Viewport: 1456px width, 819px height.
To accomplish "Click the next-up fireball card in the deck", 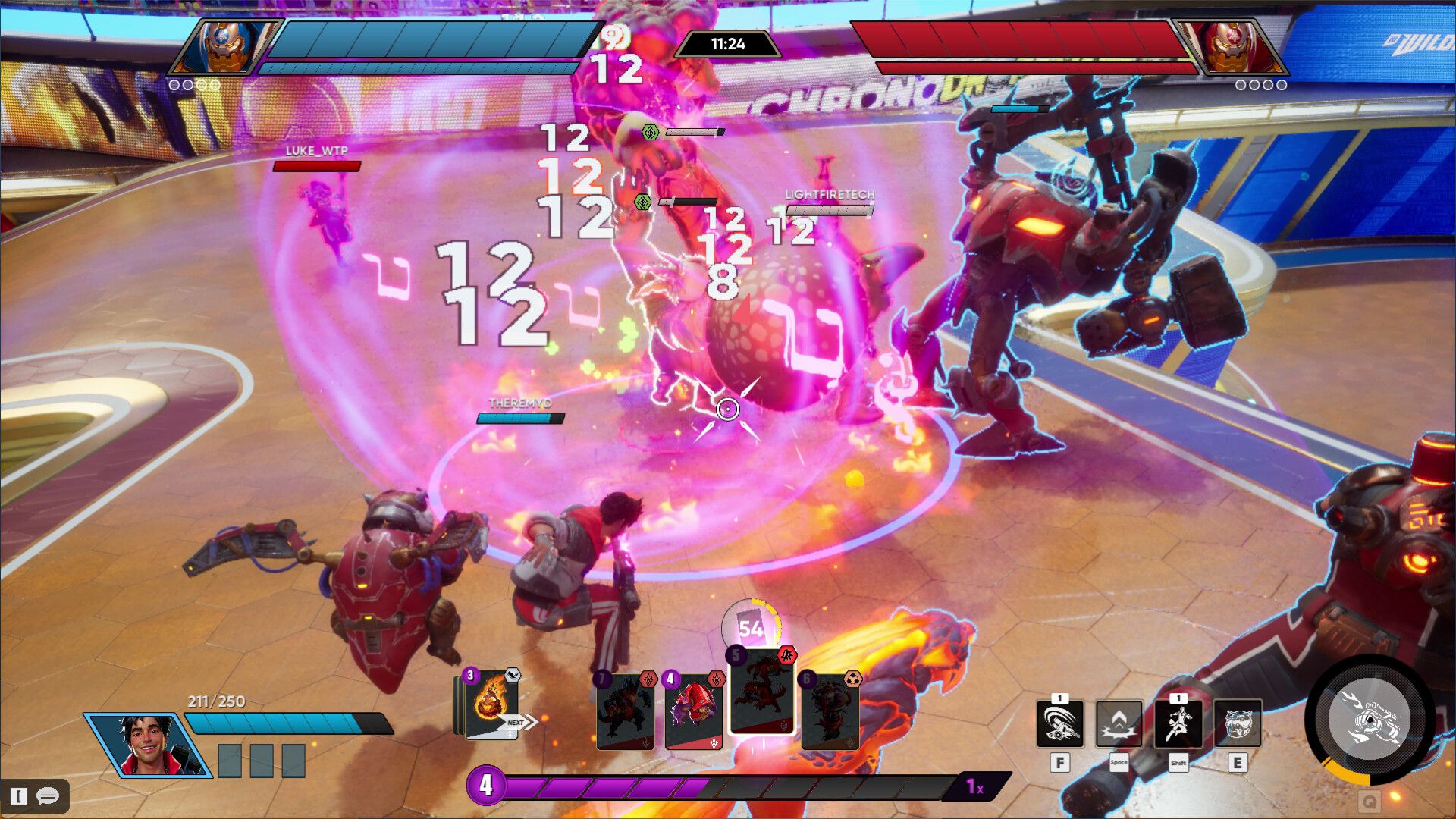I will point(491,705).
